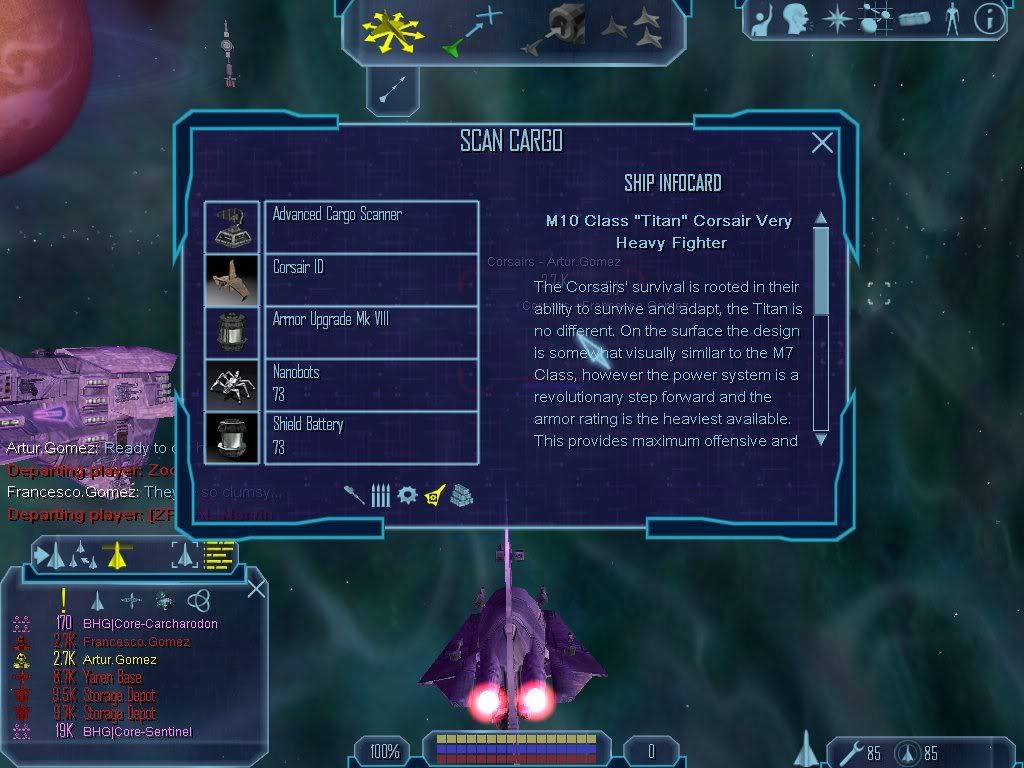This screenshot has height=768, width=1024.
Task: Open the navigation map star icon
Action: tap(835, 19)
